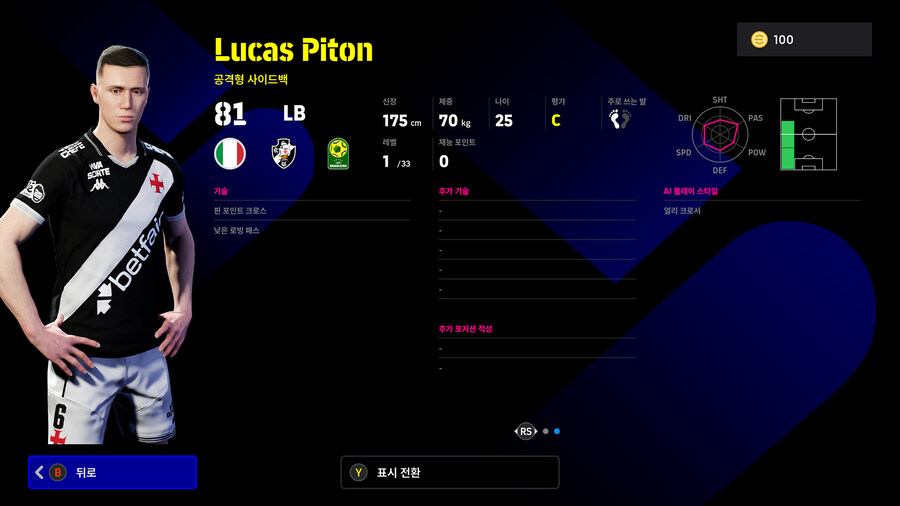Click the 표시 전환 display toggle button
Screen dimensions: 900x506
[x=449, y=472]
